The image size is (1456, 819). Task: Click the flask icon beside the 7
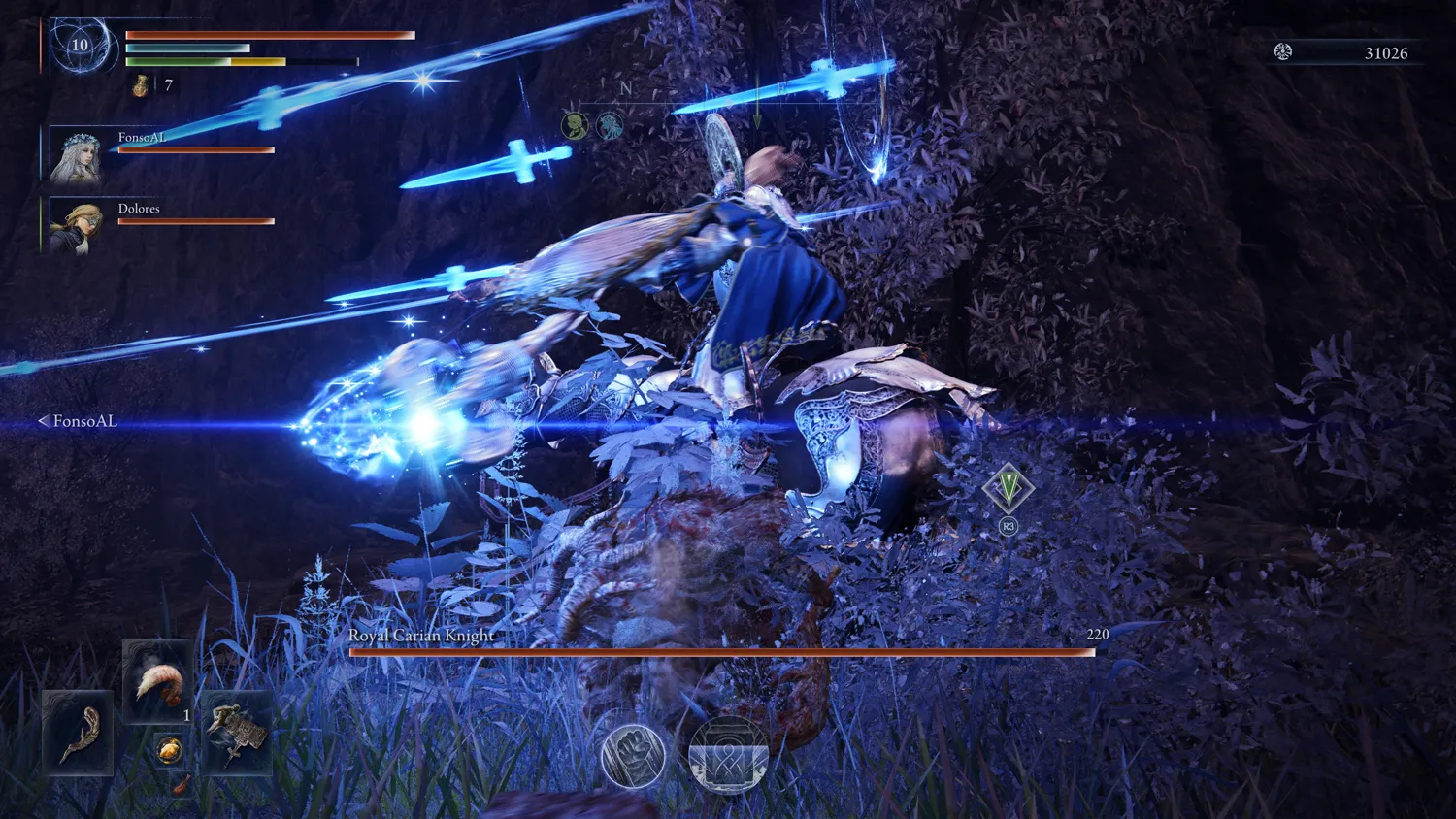[141, 86]
